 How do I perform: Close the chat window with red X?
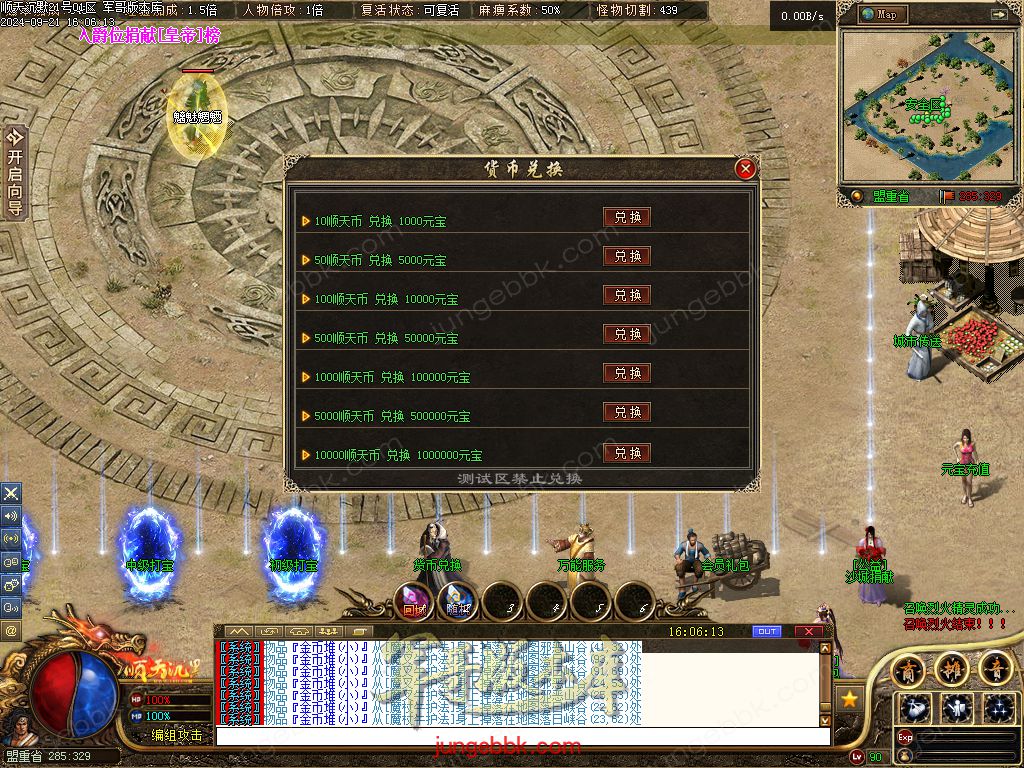pos(808,632)
